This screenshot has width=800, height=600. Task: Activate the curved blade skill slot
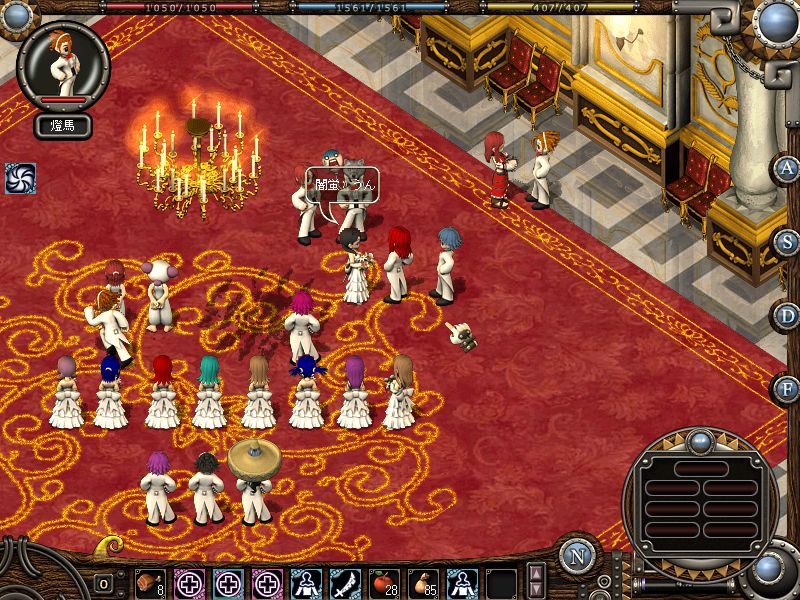[x=345, y=583]
